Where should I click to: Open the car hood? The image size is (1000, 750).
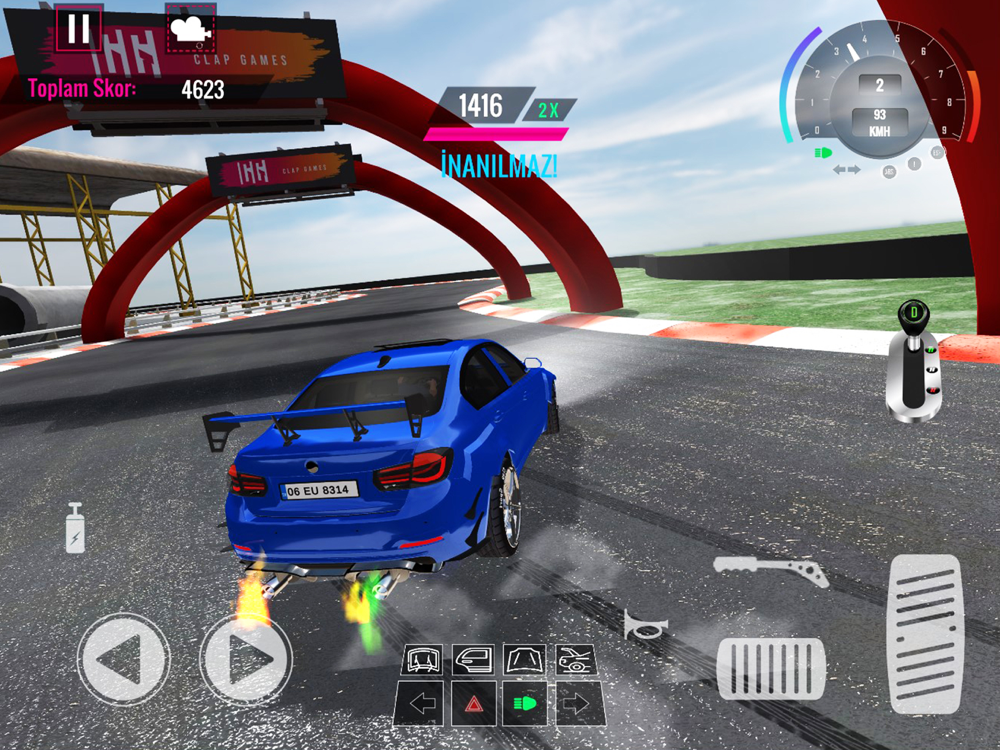coord(524,660)
